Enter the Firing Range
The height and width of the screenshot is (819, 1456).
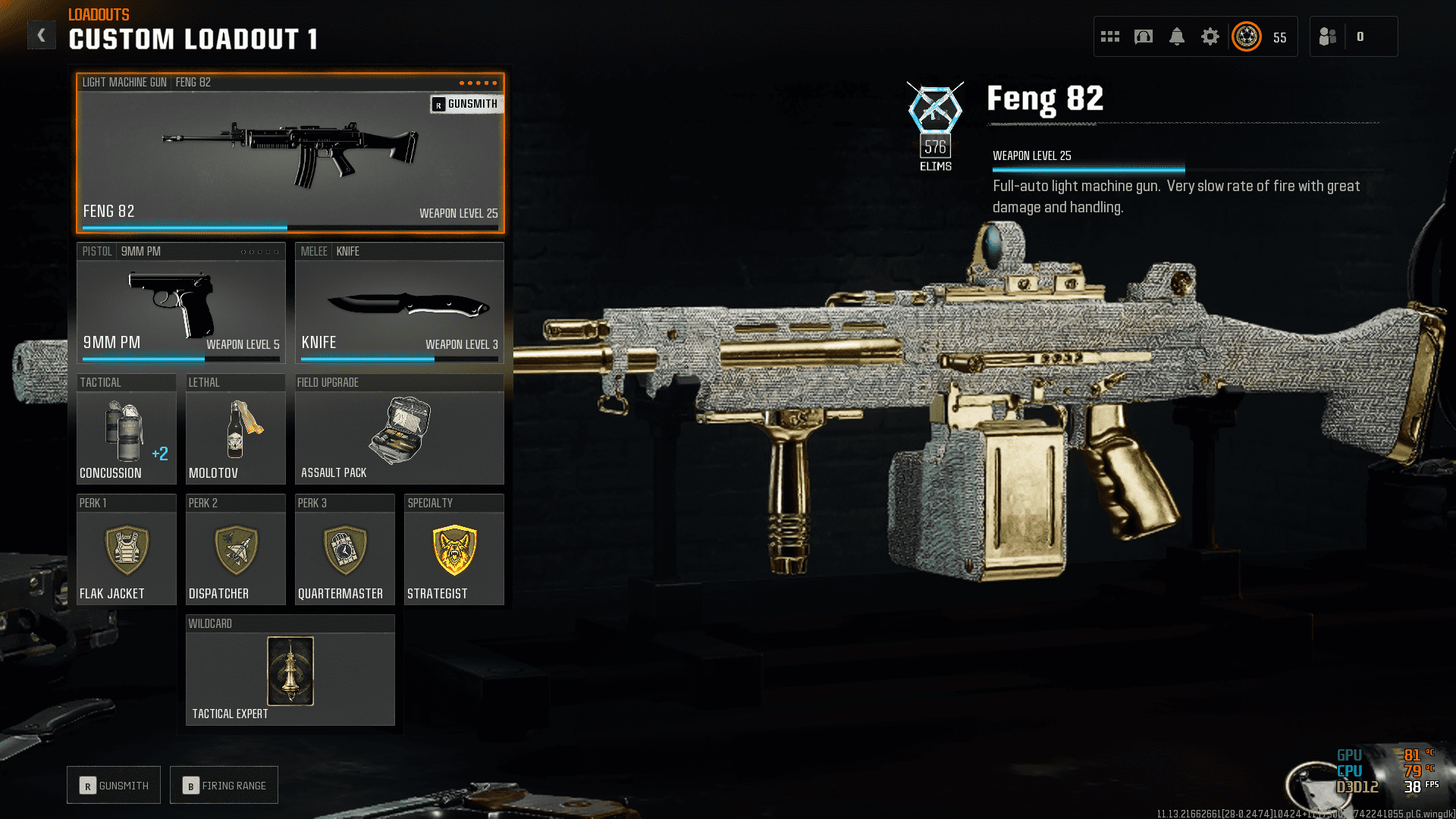click(224, 786)
